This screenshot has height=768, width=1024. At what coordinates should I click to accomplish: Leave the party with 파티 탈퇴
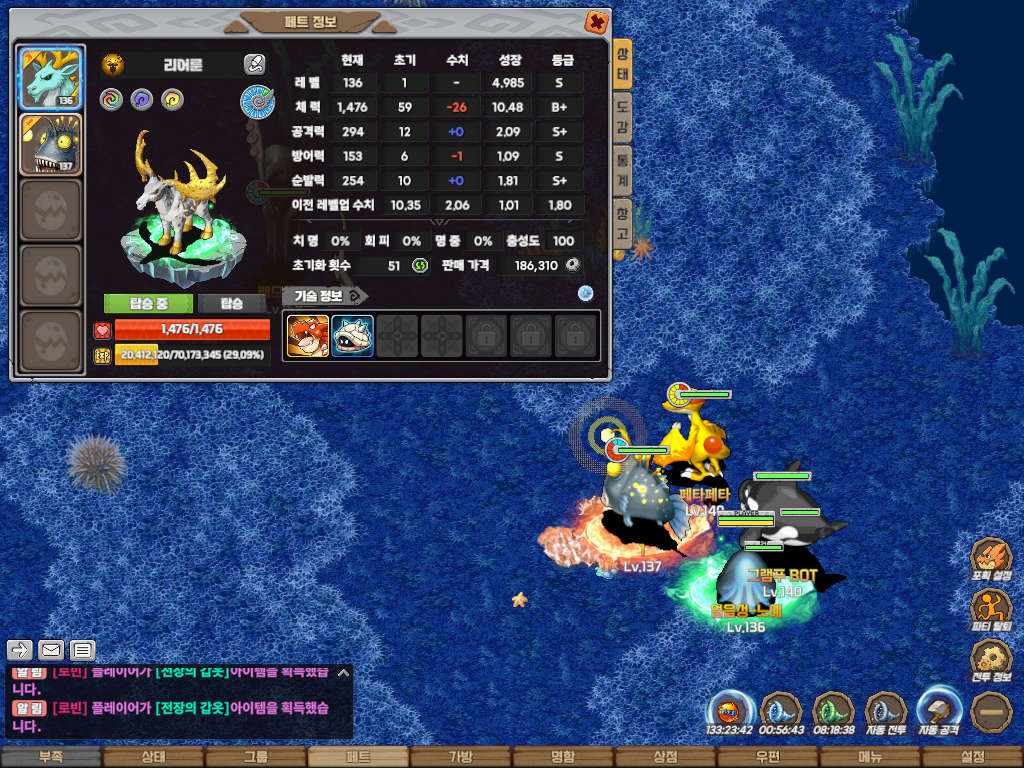click(991, 609)
